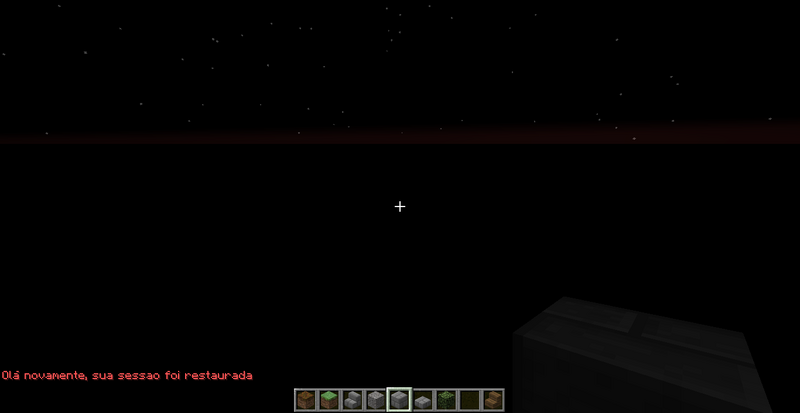Choose the wooden stairs hotbar slot
The height and width of the screenshot is (413, 800).
[x=492, y=400]
